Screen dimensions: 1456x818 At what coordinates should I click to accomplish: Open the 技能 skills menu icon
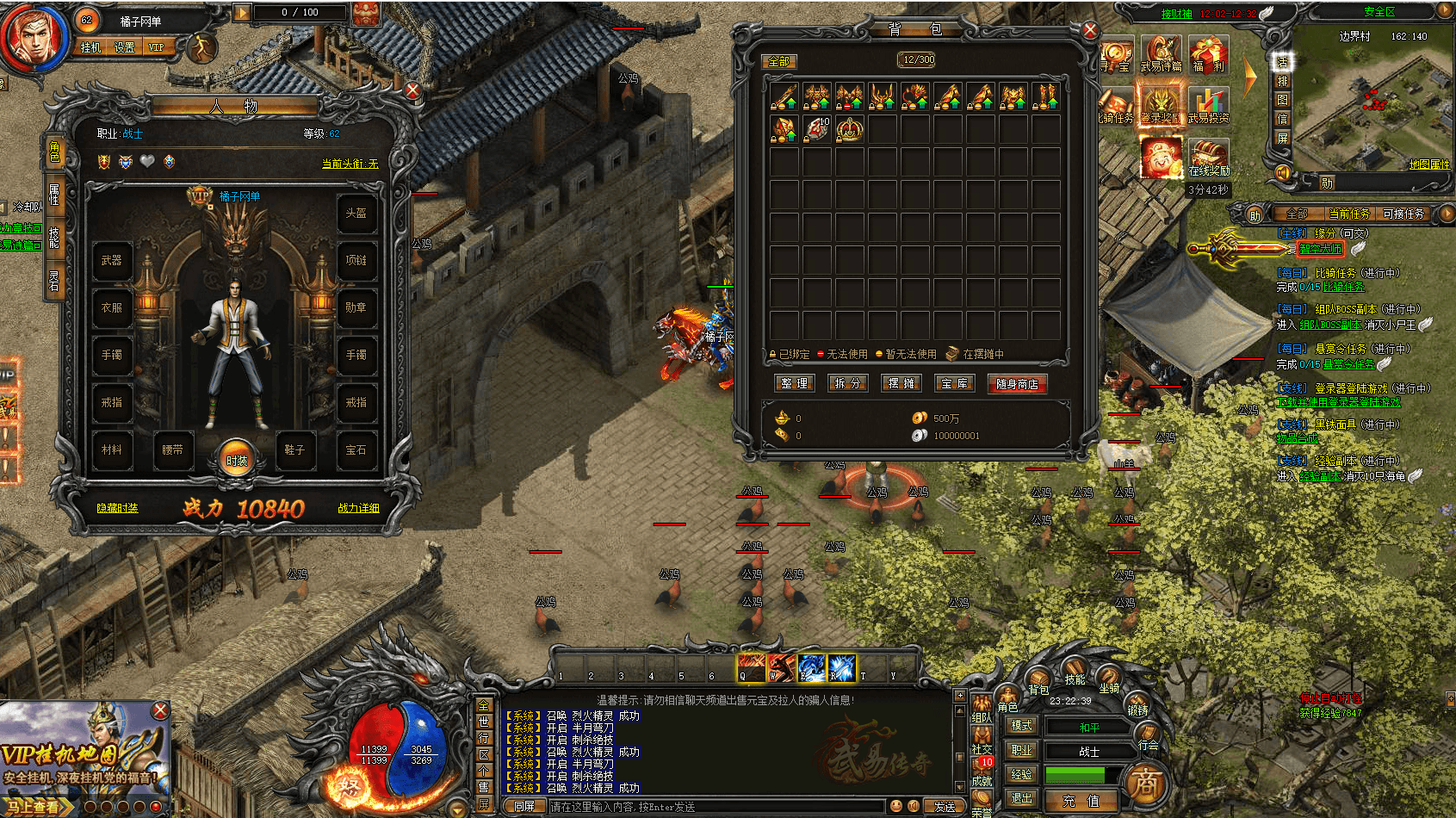click(1075, 672)
